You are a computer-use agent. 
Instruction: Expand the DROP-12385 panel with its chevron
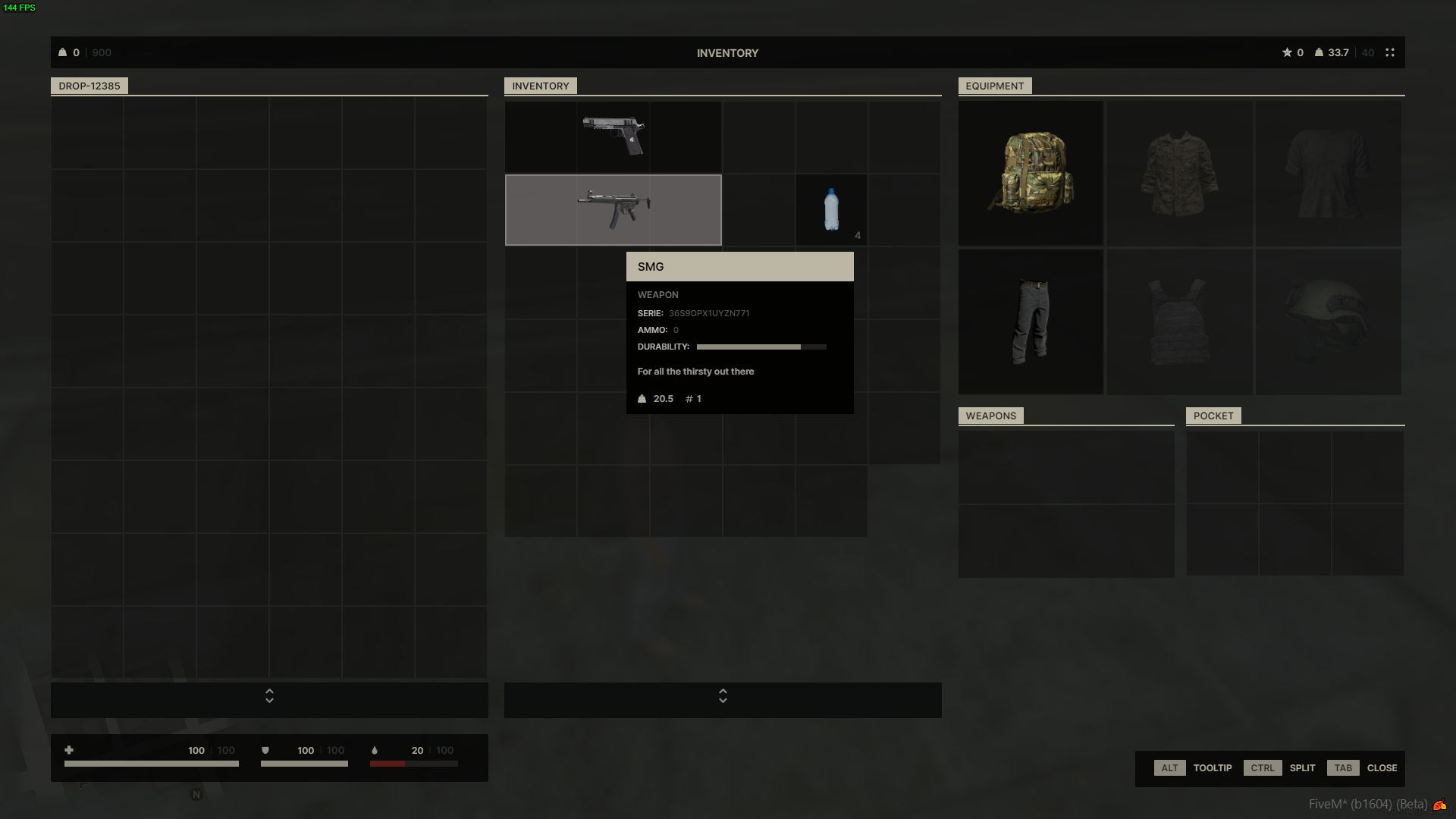tap(268, 697)
